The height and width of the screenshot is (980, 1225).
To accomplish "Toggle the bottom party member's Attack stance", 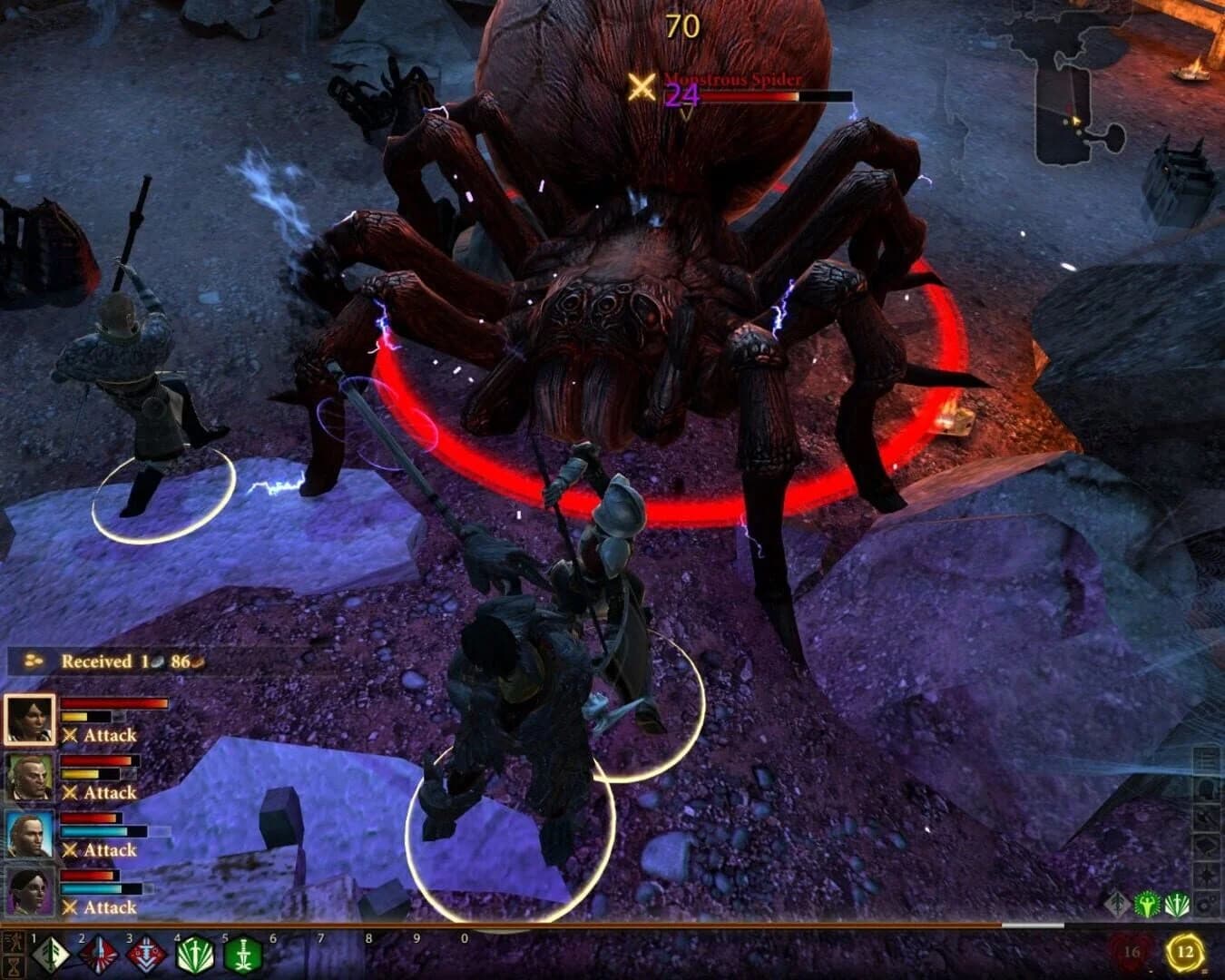I will pos(100,906).
